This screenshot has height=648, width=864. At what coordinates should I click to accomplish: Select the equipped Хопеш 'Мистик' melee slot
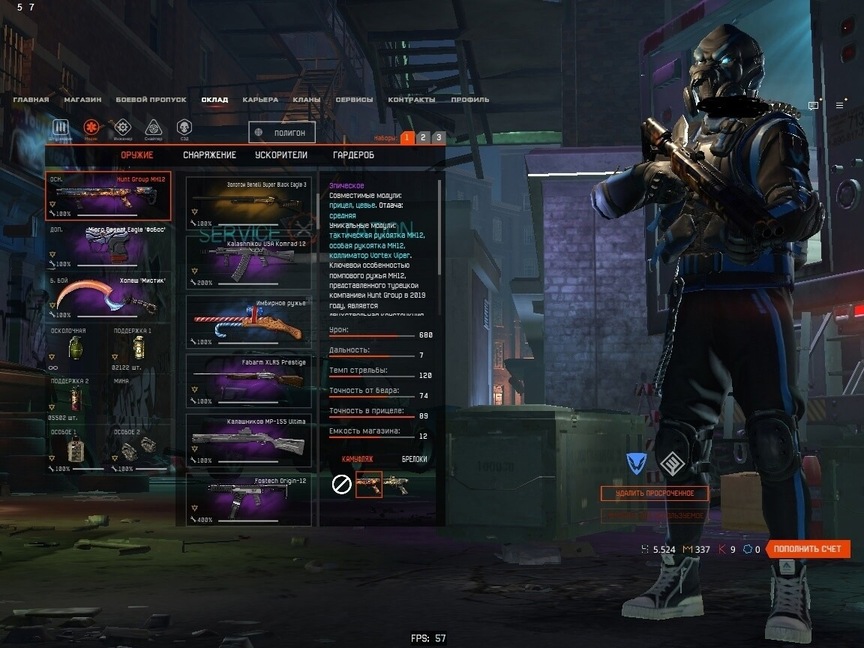tap(108, 297)
